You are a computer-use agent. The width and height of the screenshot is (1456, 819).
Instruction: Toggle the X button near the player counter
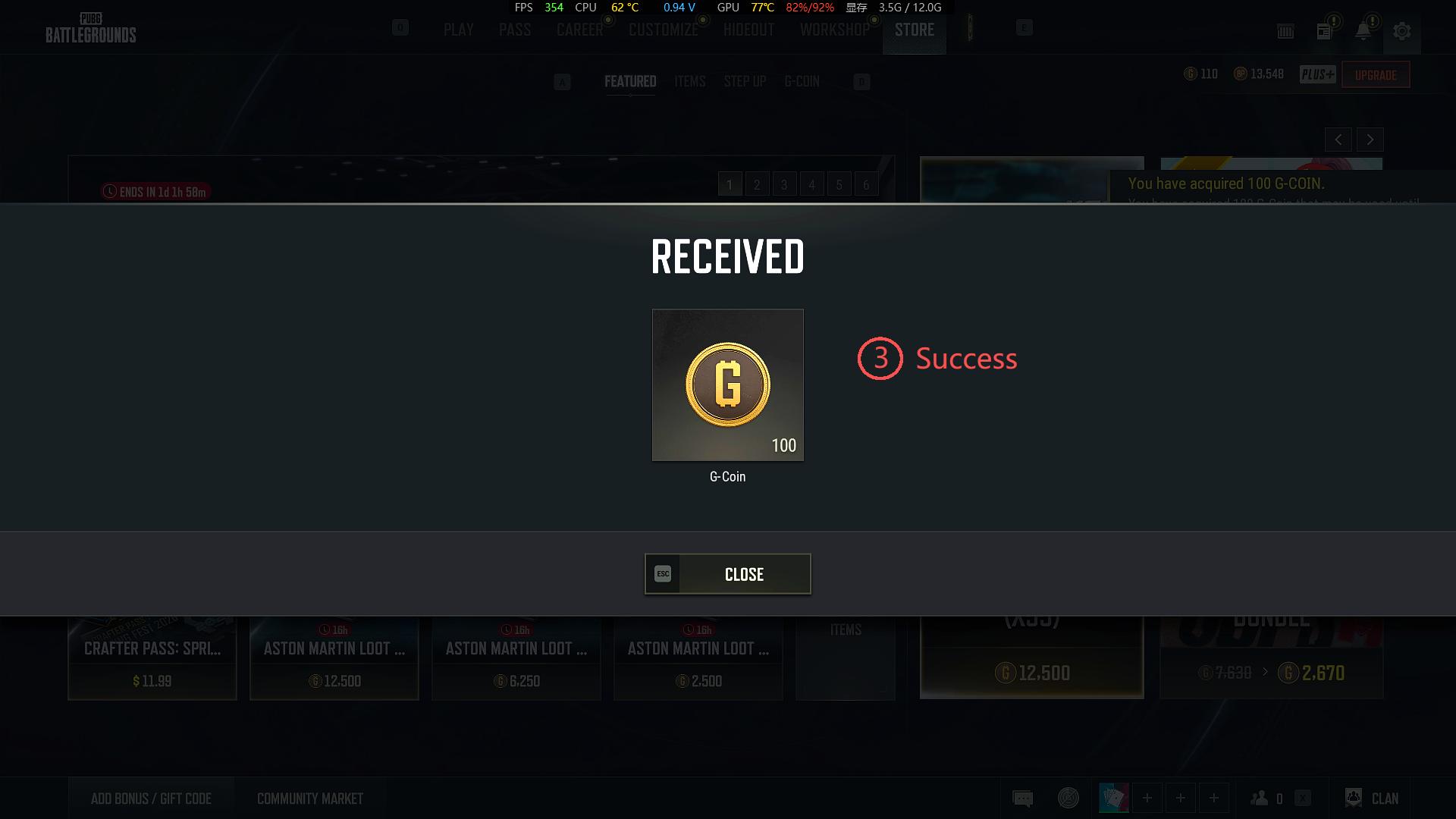click(x=1303, y=799)
